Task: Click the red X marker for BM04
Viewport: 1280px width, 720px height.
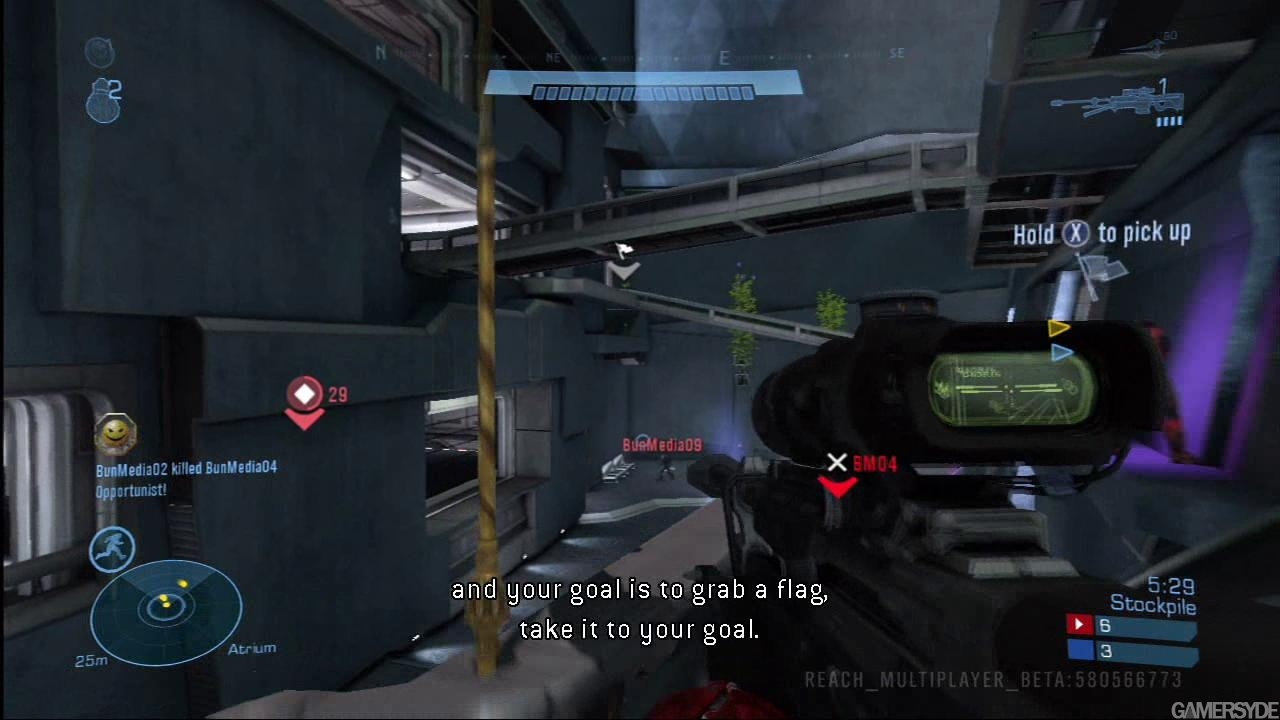Action: [837, 462]
